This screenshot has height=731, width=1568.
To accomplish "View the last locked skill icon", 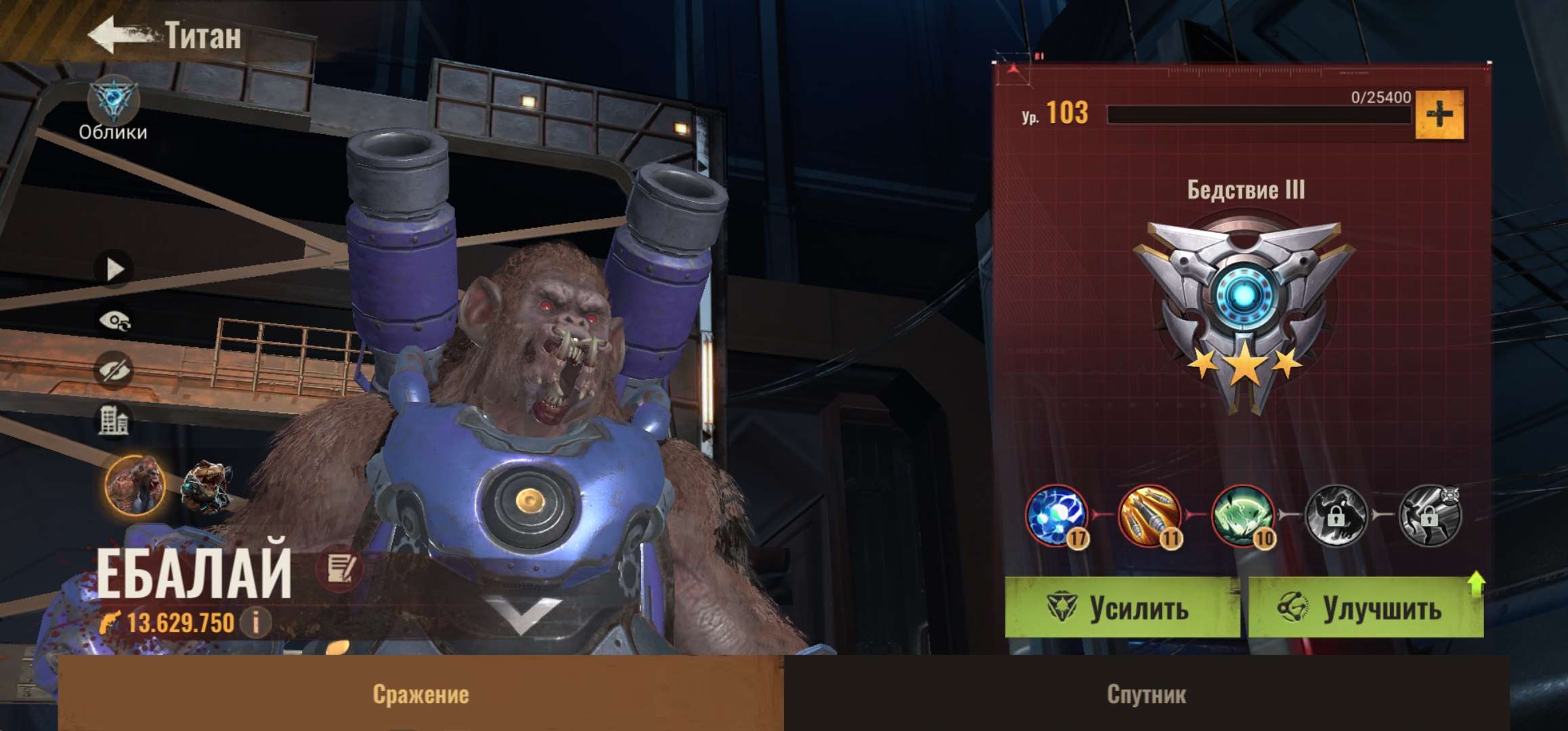I will [x=1429, y=516].
